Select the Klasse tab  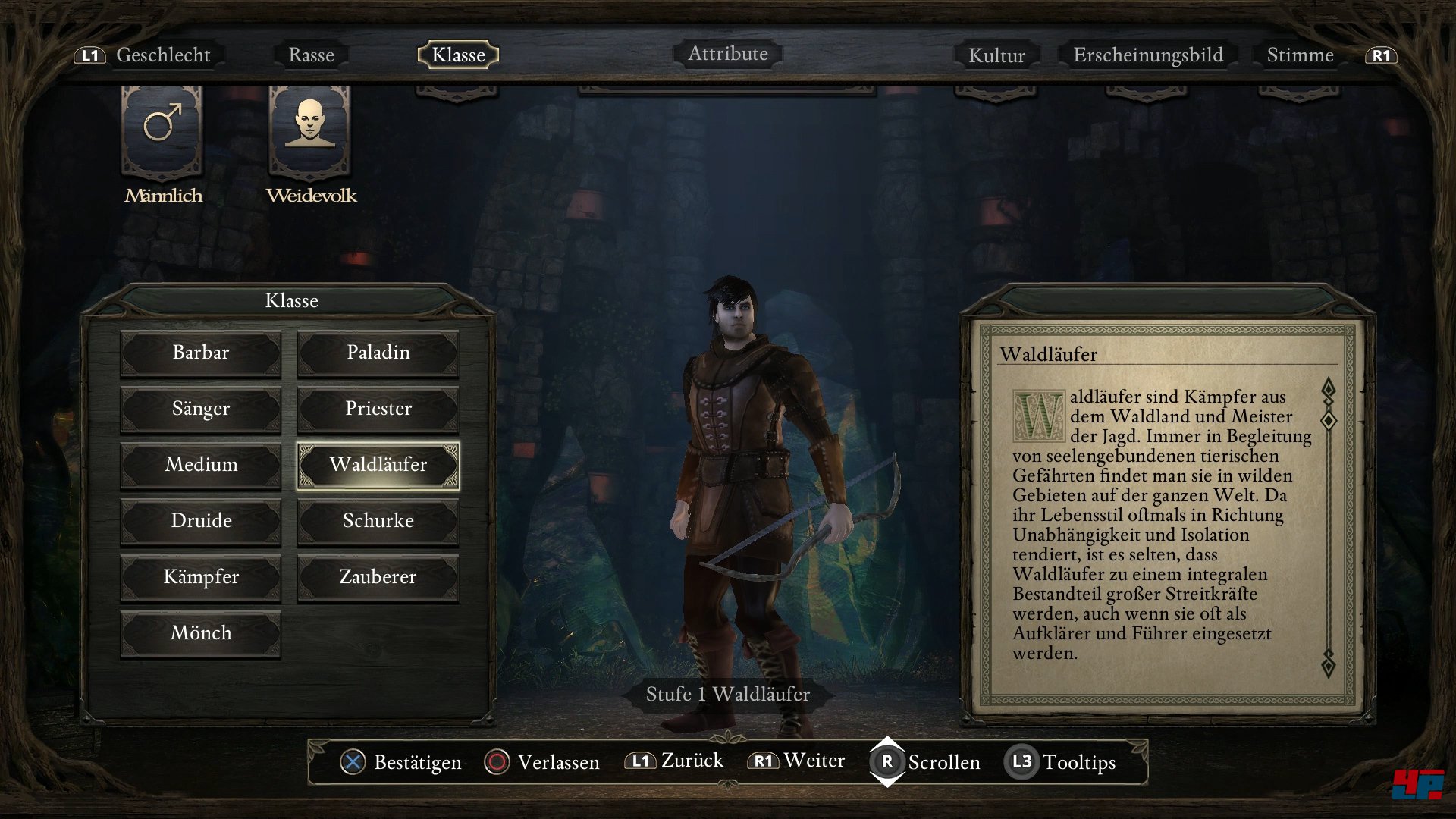pyautogui.click(x=458, y=55)
